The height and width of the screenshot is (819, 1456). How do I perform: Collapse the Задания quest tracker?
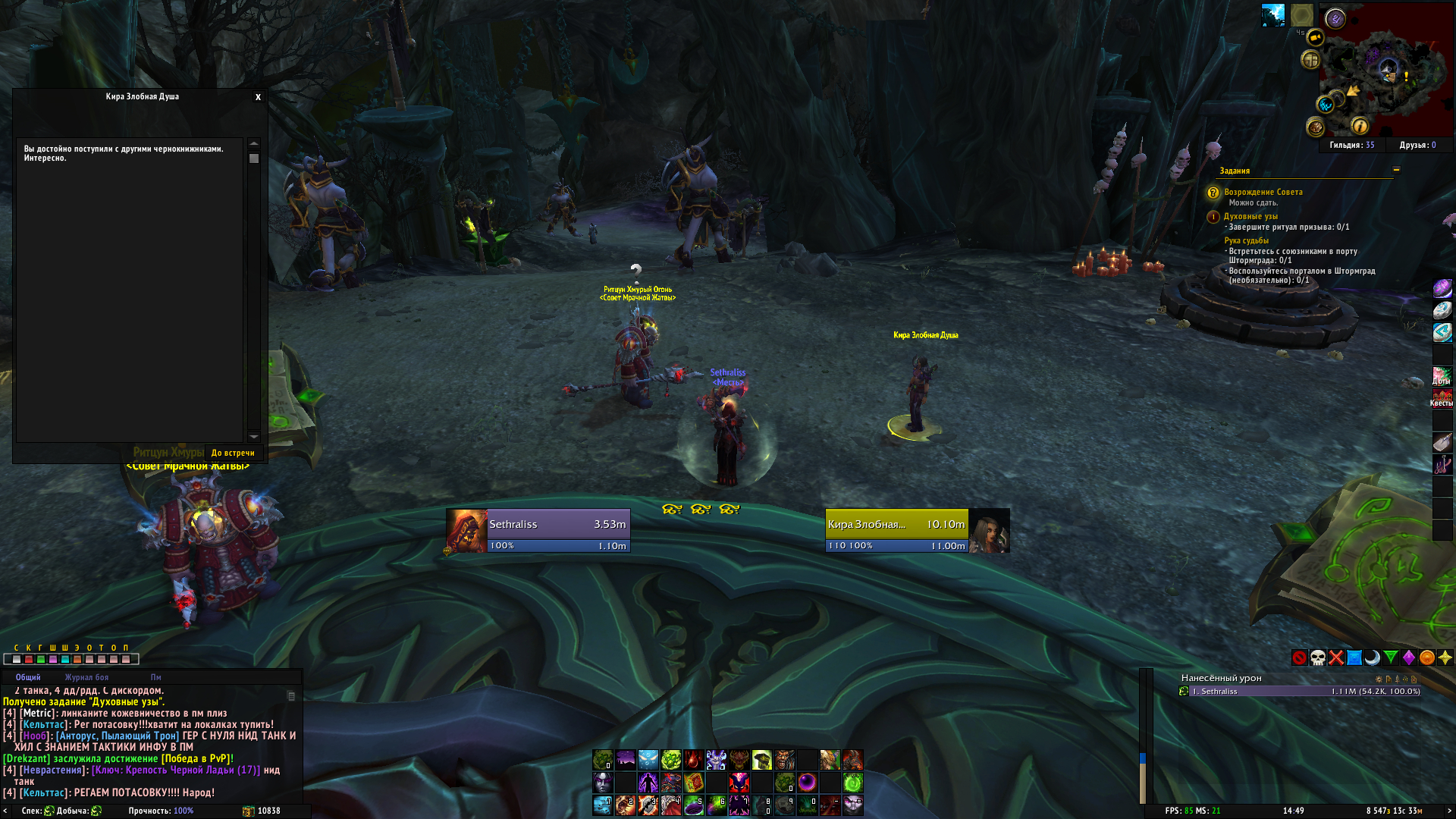pyautogui.click(x=1396, y=170)
